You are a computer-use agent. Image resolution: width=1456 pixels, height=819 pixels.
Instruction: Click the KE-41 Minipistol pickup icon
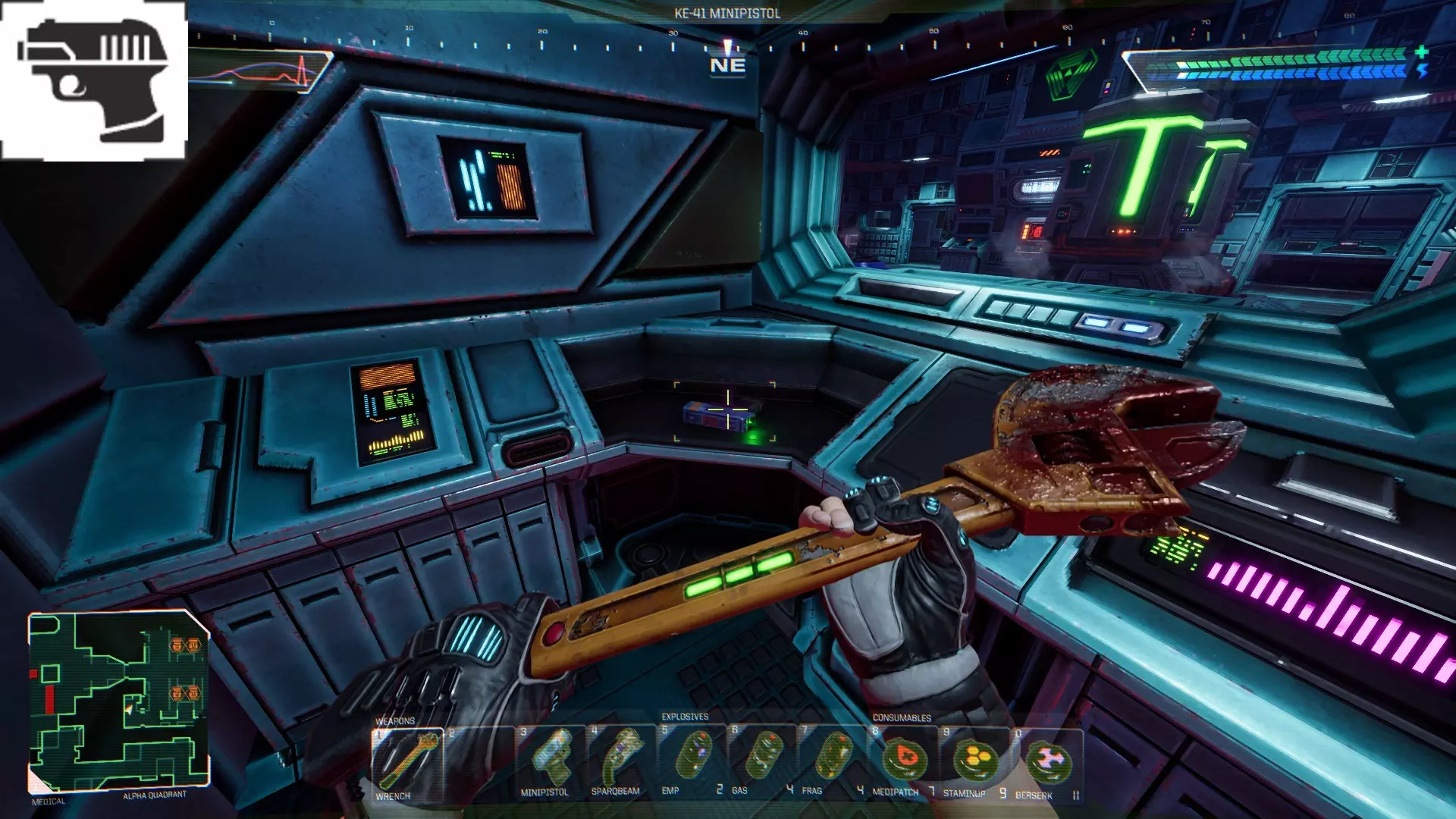coord(94,81)
